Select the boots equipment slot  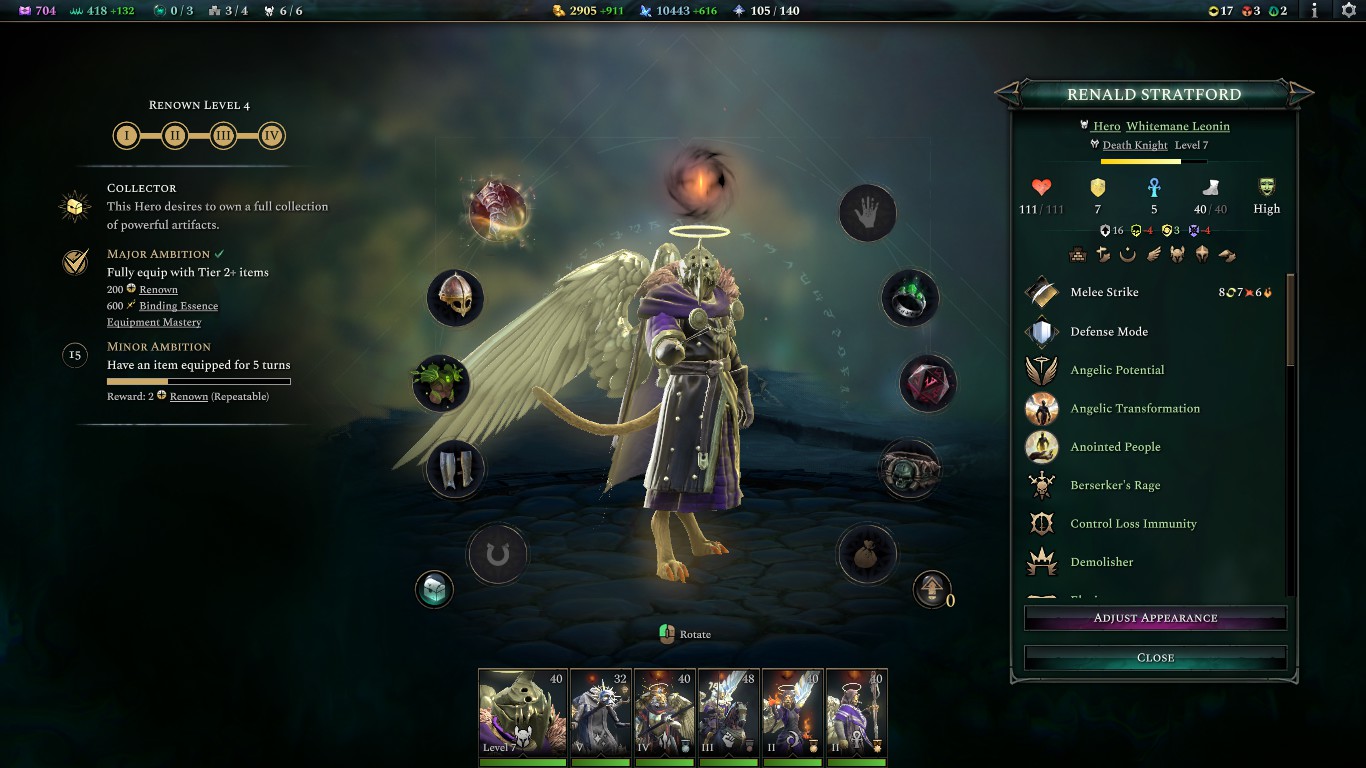[455, 468]
